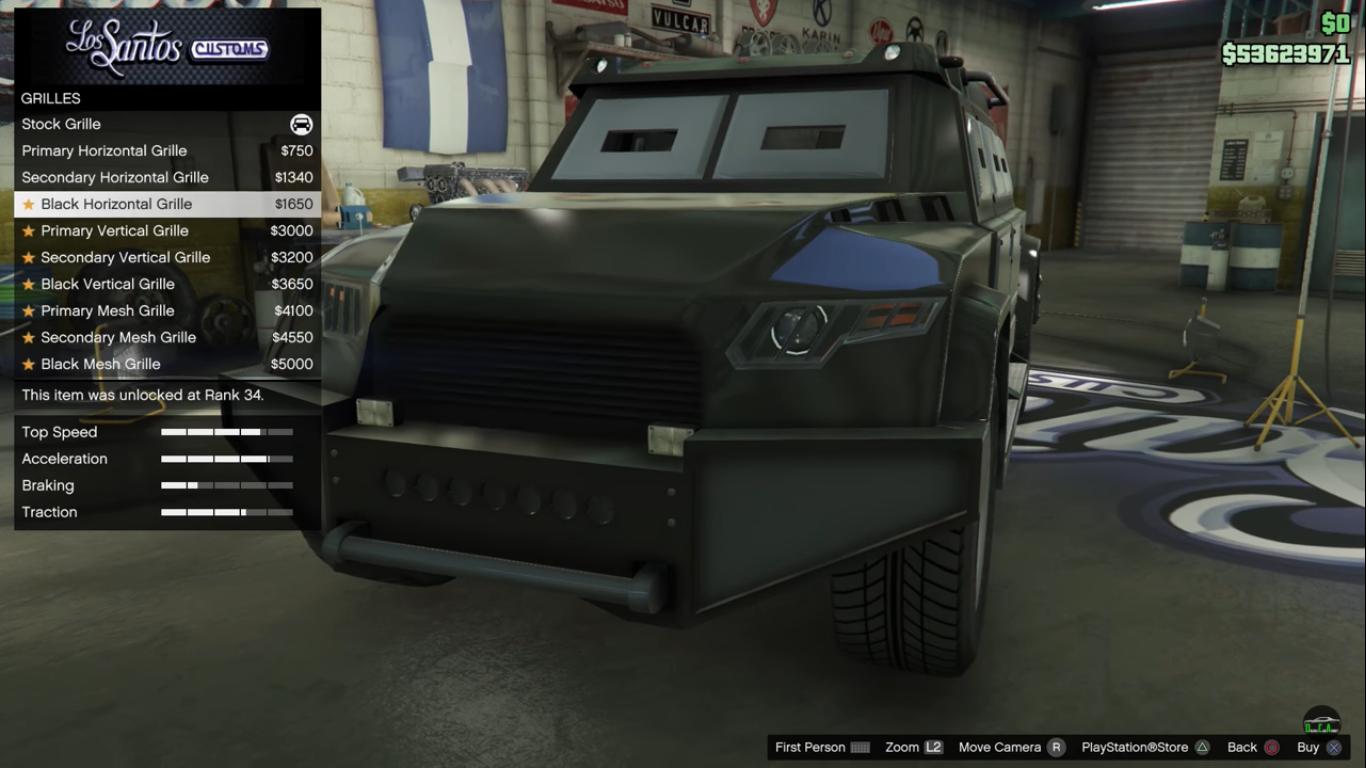1366x768 pixels.
Task: Click the Buy label in the bottom bar
Action: point(1308,747)
